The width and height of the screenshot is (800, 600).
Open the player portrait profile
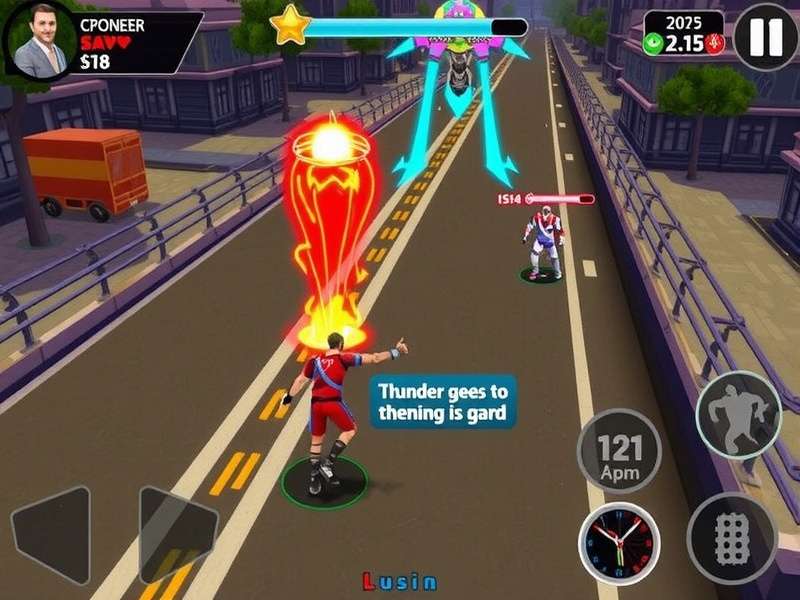[x=40, y=40]
